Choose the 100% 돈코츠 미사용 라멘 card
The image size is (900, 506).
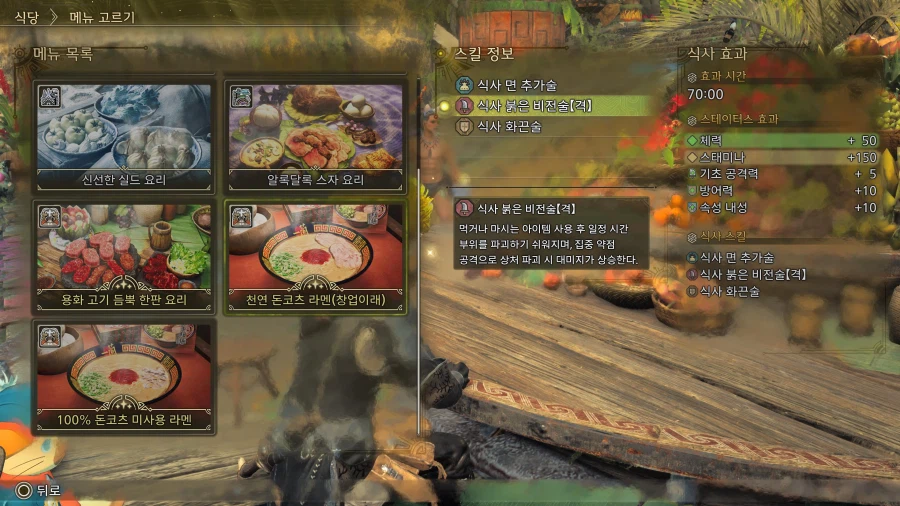pyautogui.click(x=125, y=374)
